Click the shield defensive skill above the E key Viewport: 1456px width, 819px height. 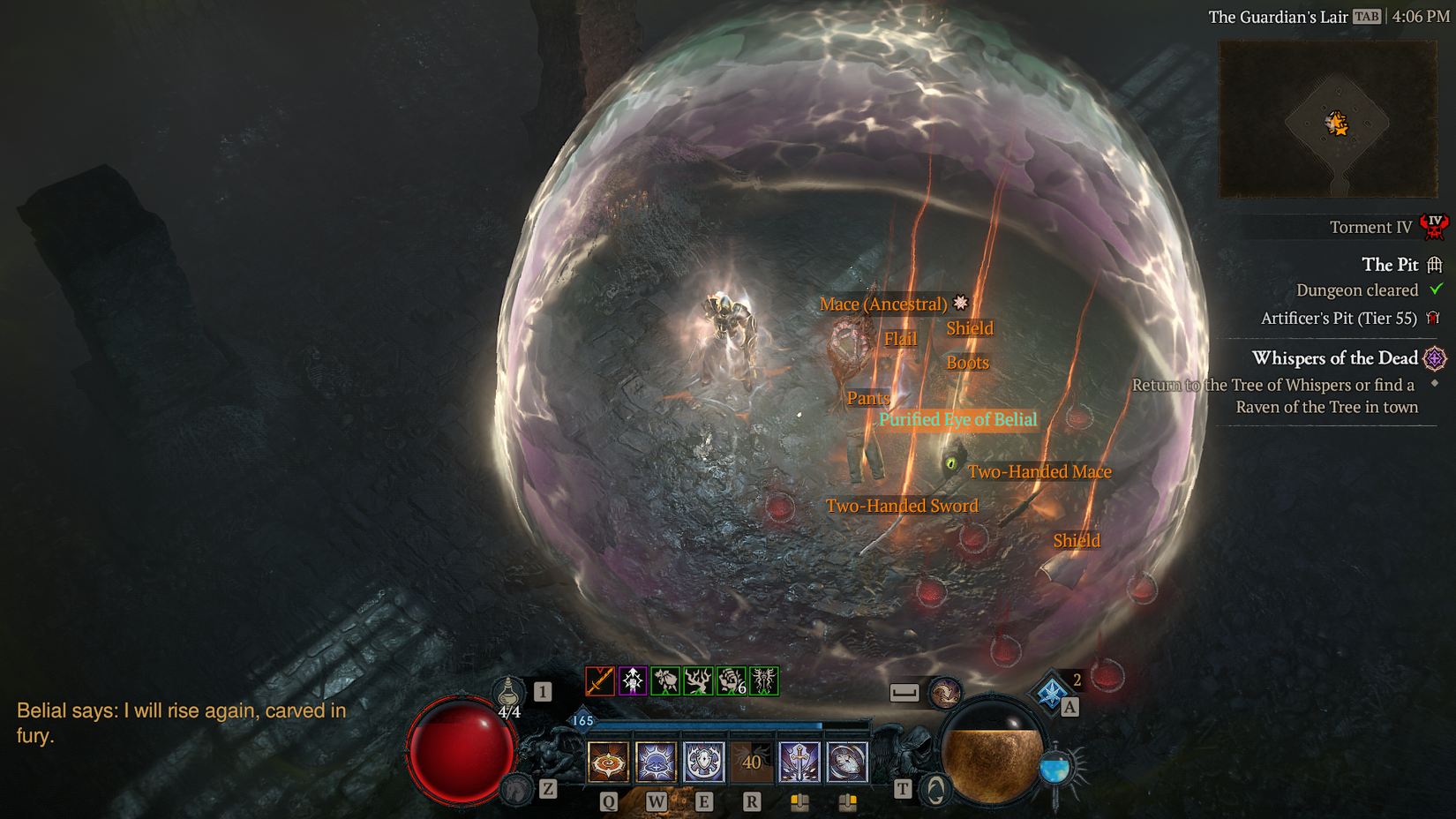(x=703, y=763)
